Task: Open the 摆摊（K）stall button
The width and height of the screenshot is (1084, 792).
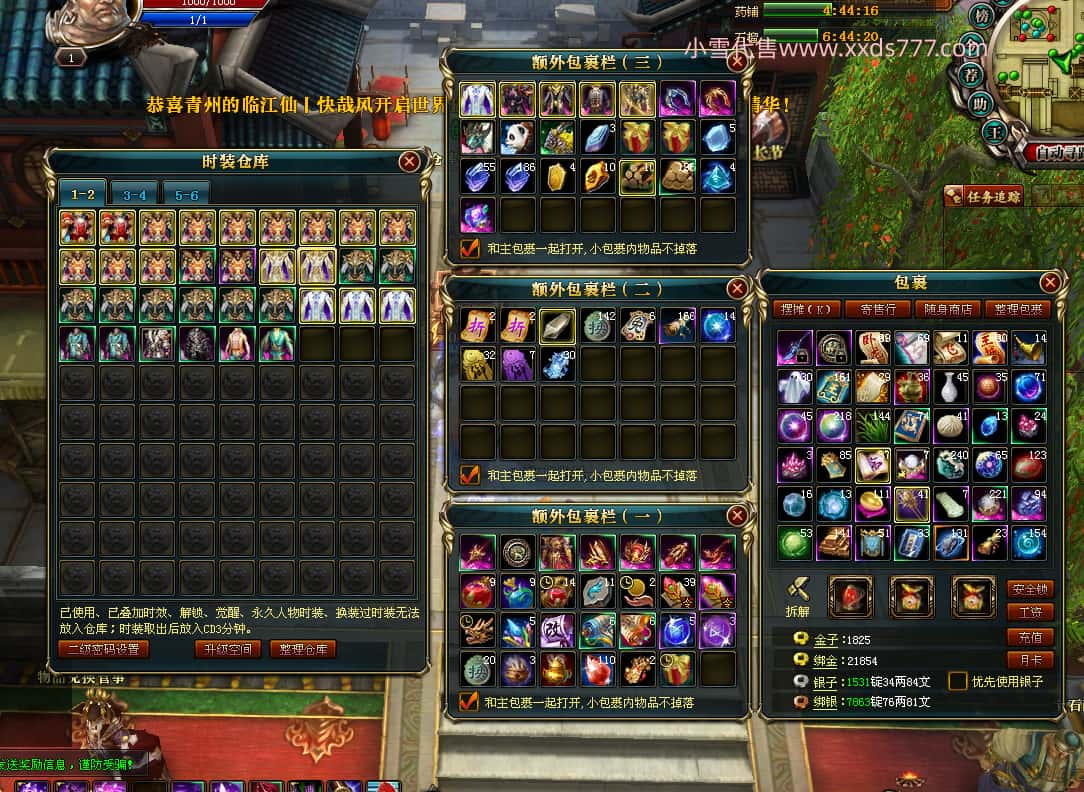Action: [806, 309]
